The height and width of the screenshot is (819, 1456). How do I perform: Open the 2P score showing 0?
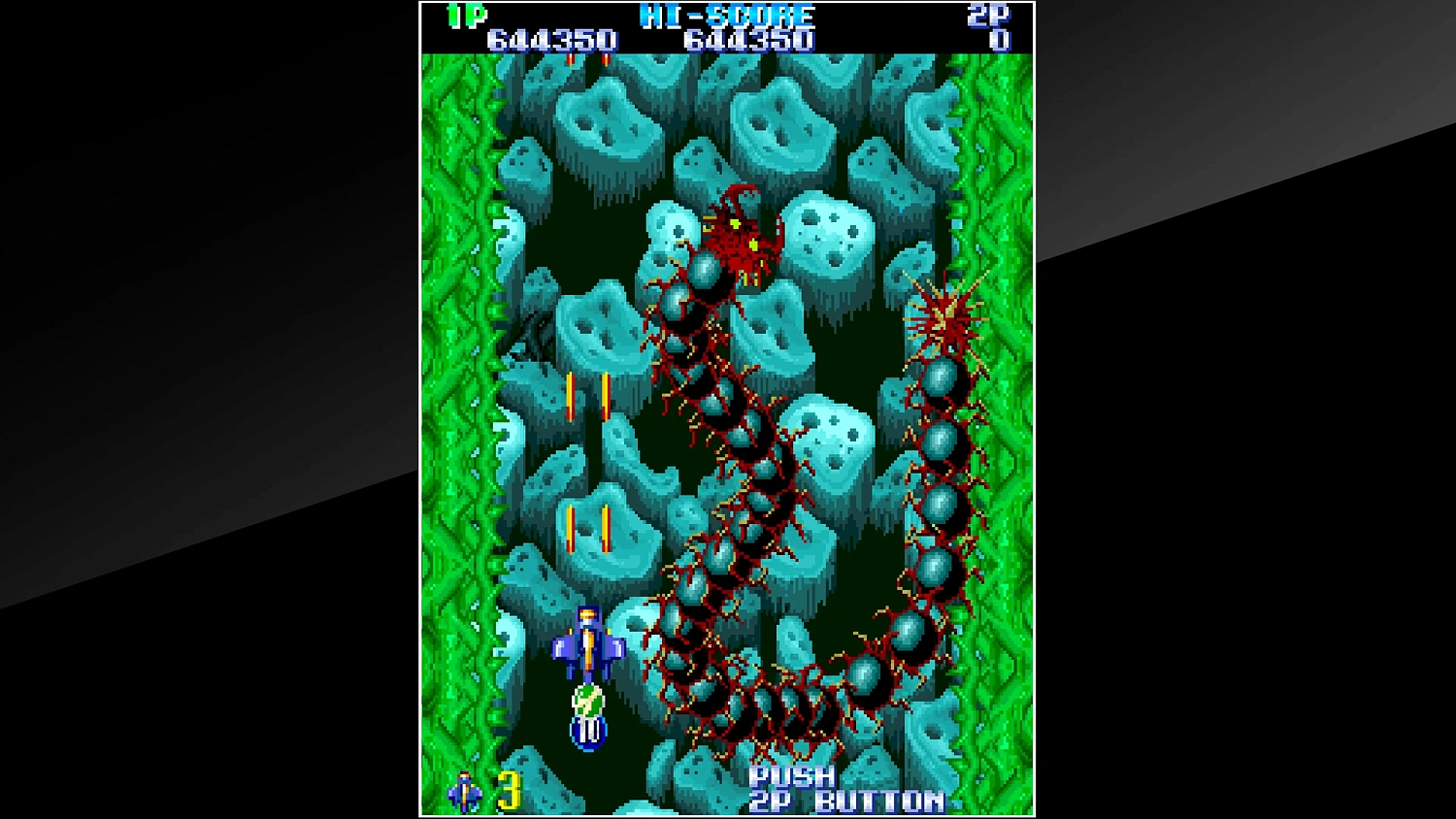pyautogui.click(x=1001, y=40)
